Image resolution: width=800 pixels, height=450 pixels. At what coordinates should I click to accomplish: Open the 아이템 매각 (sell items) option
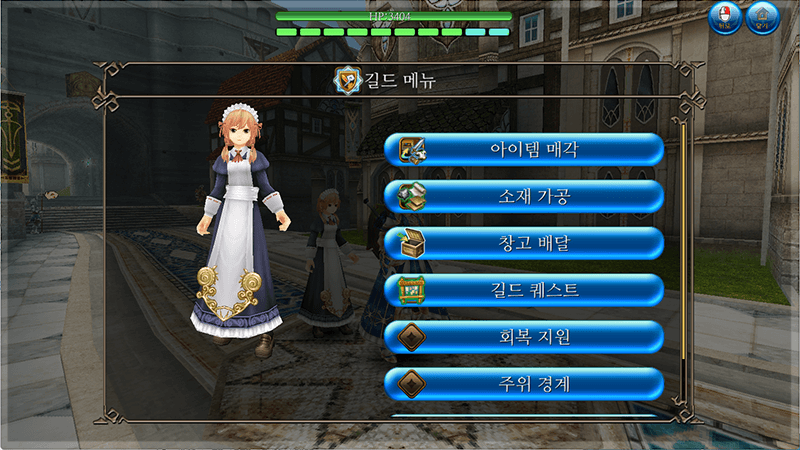pos(524,150)
